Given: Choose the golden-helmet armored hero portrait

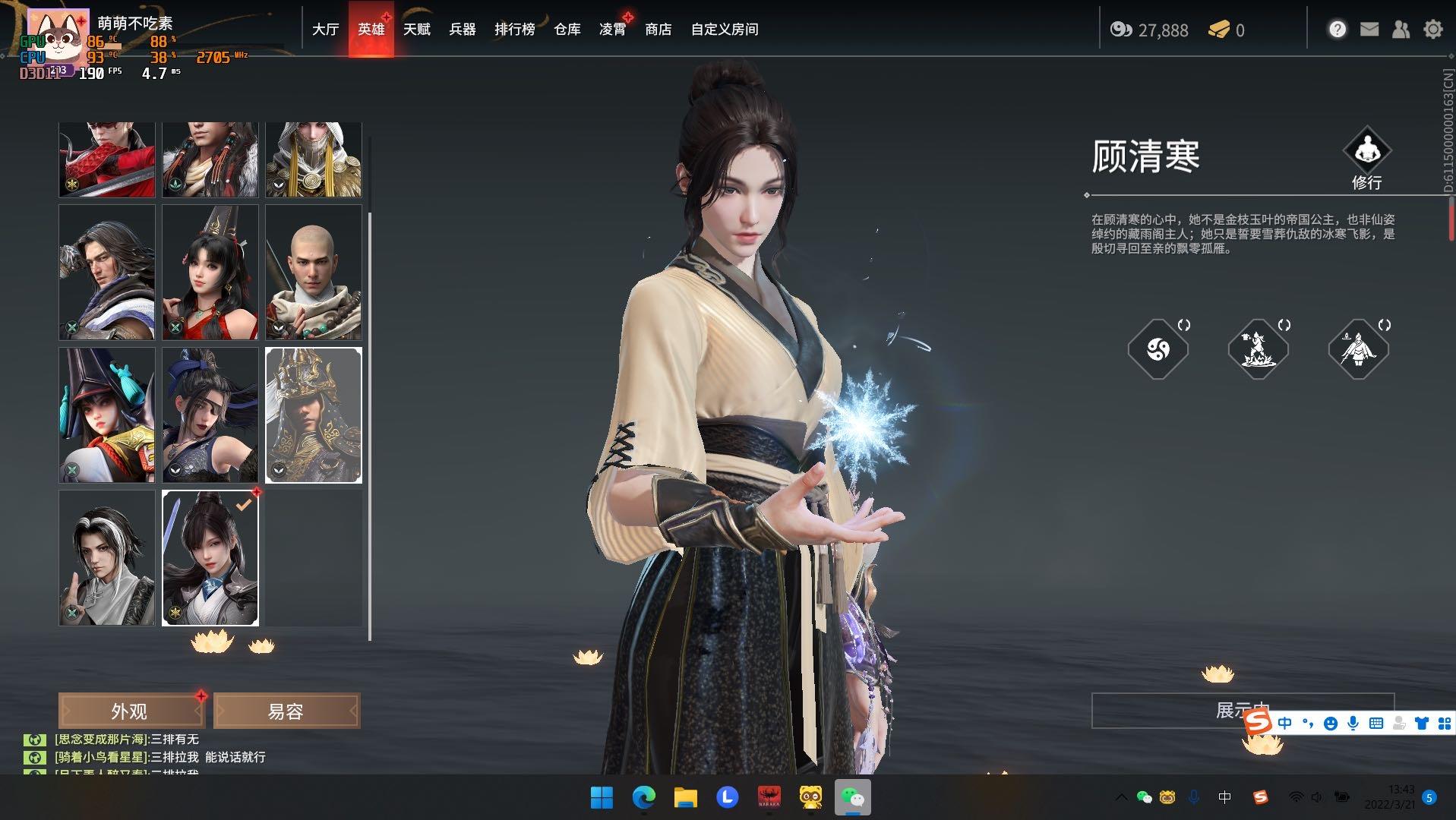Looking at the screenshot, I should click(x=313, y=415).
